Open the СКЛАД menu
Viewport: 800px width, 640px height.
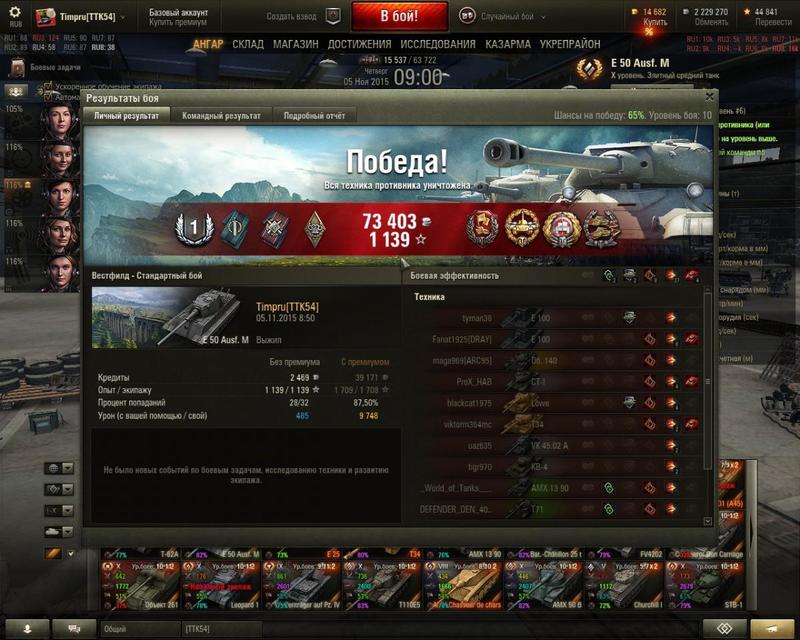click(248, 45)
